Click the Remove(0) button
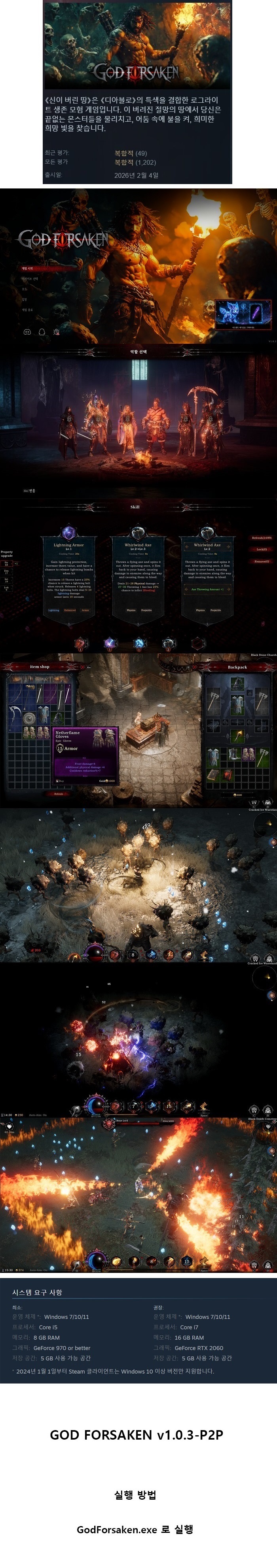The height and width of the screenshot is (1568, 277). tap(262, 561)
